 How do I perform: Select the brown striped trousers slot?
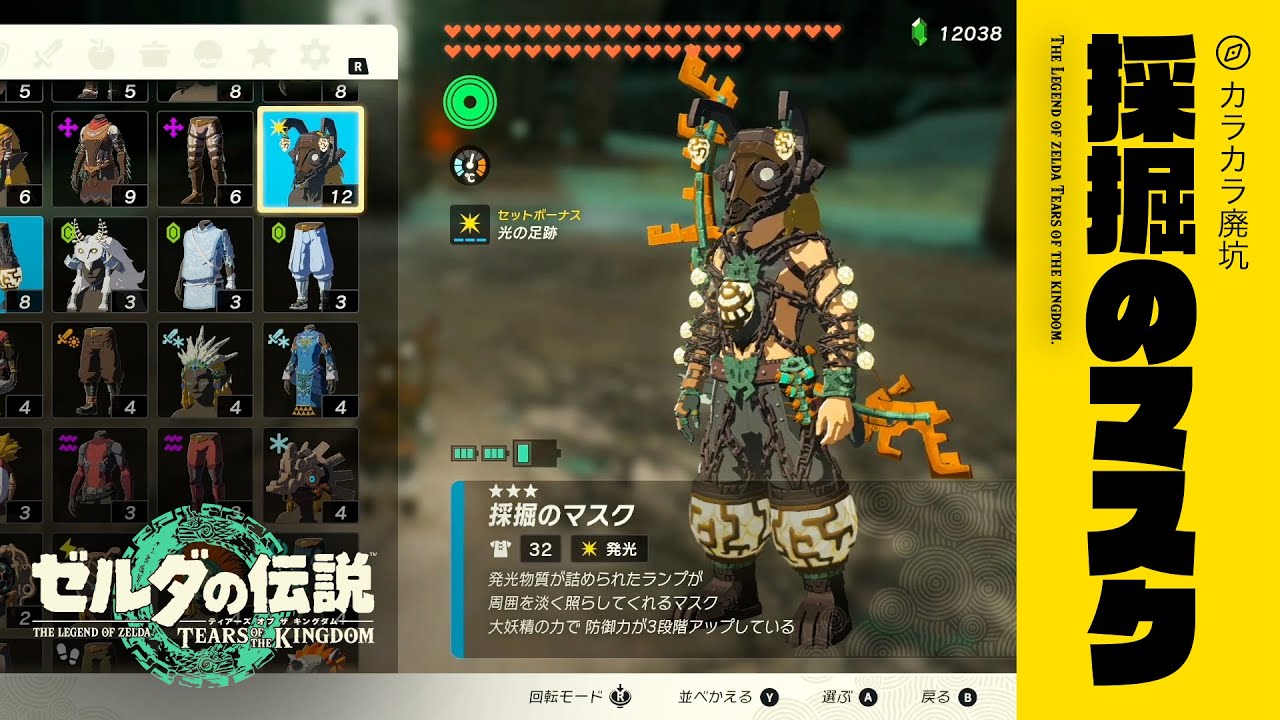pos(205,159)
